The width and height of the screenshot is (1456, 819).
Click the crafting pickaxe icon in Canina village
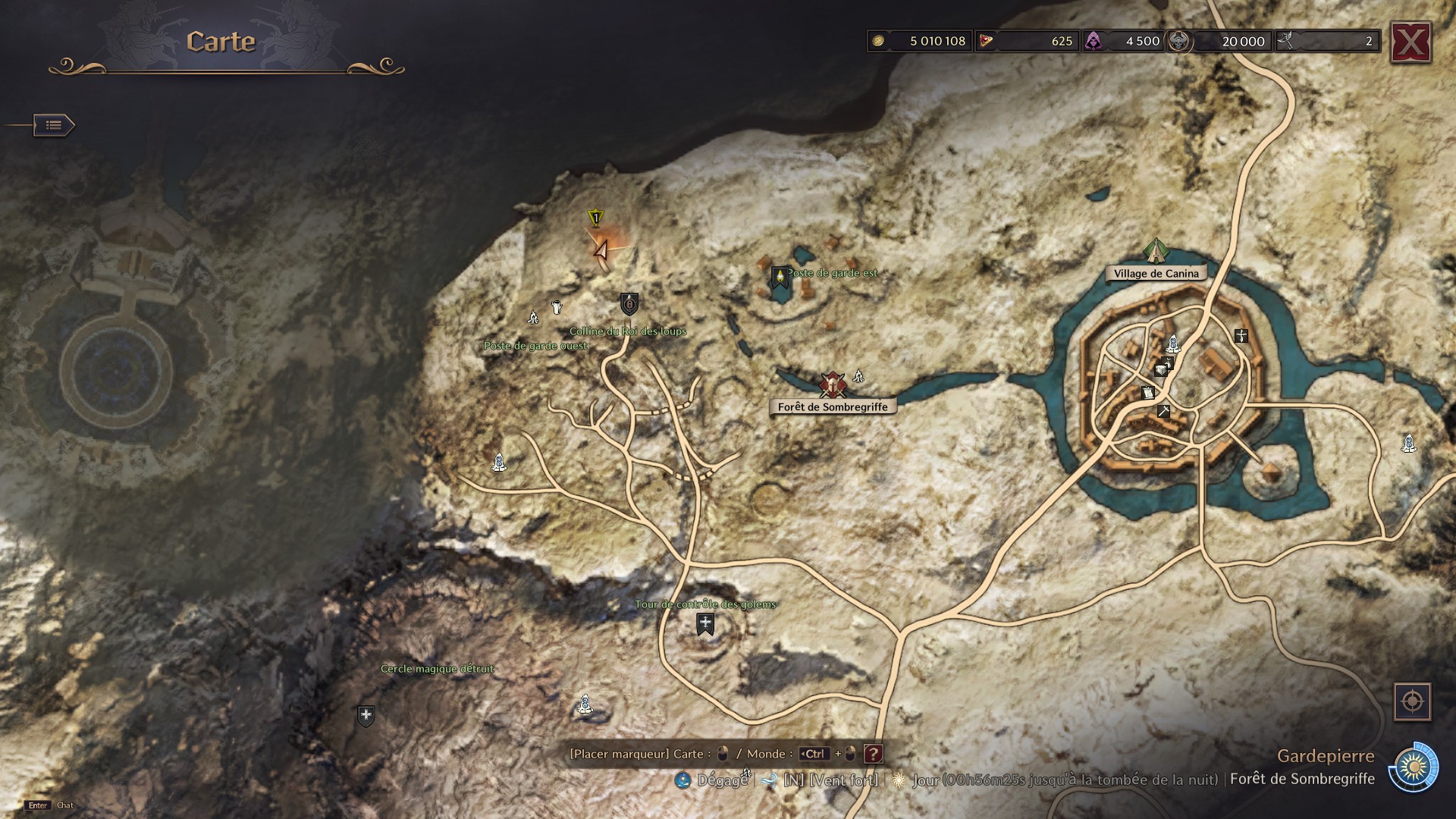pos(1163,412)
